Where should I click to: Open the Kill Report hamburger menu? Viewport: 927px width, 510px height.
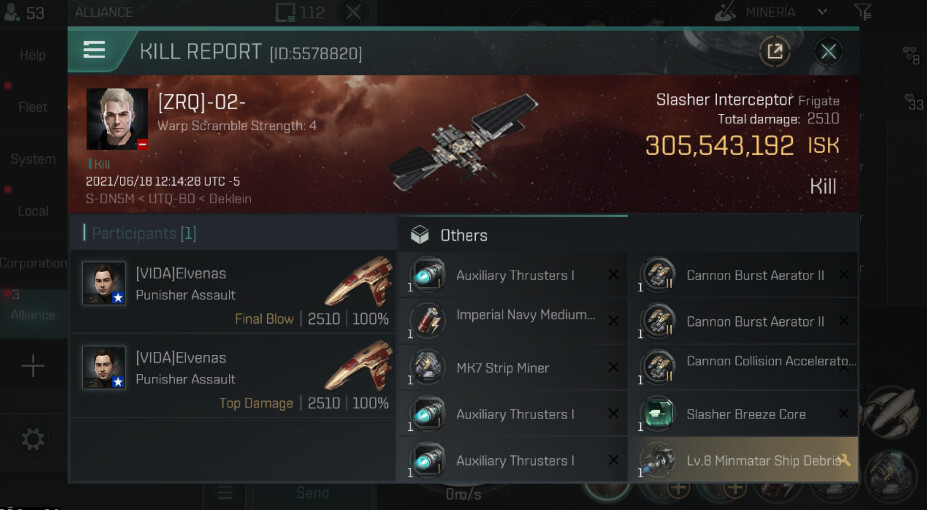pyautogui.click(x=95, y=50)
